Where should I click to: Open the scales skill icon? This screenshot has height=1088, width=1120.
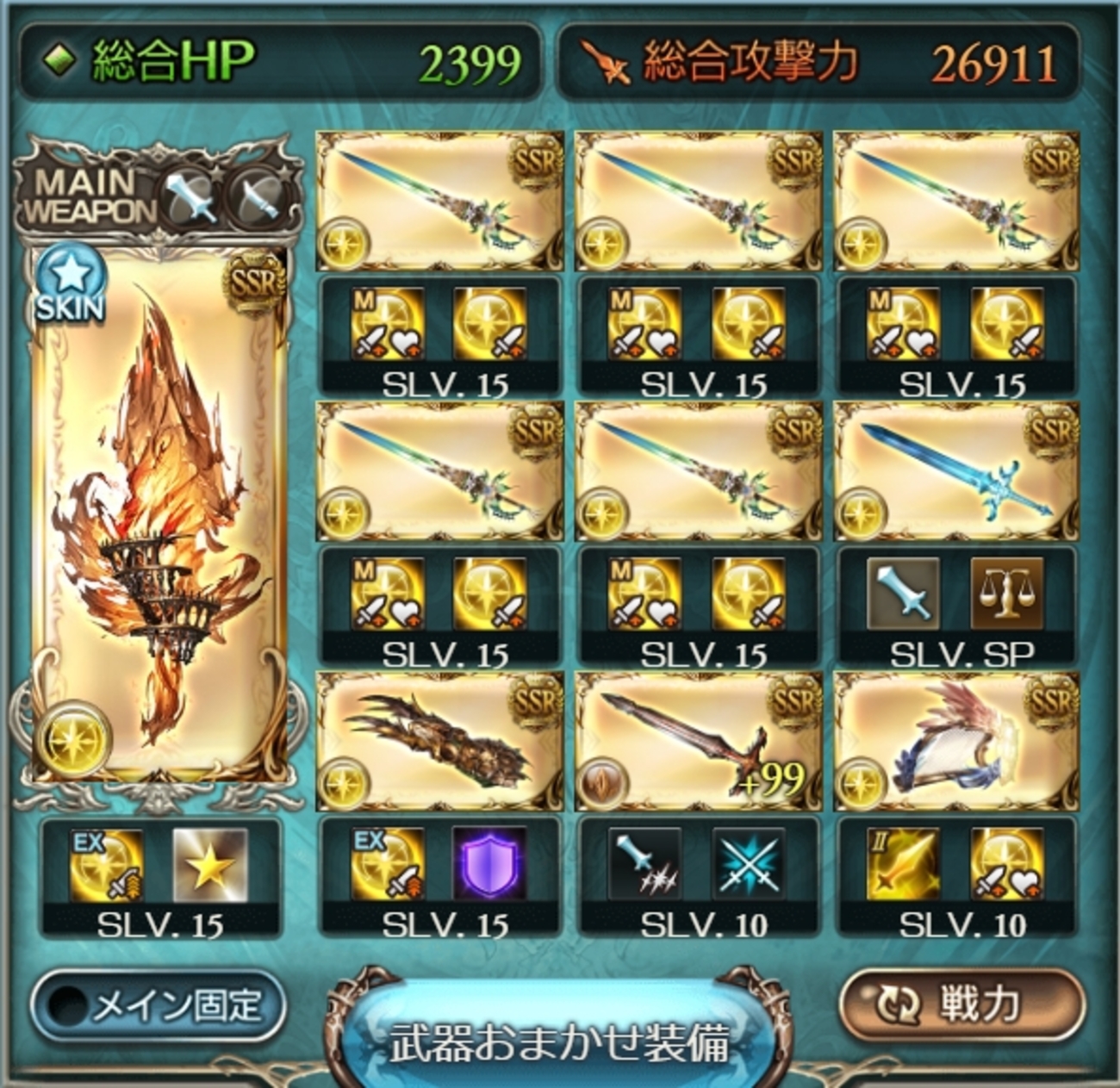click(1006, 593)
